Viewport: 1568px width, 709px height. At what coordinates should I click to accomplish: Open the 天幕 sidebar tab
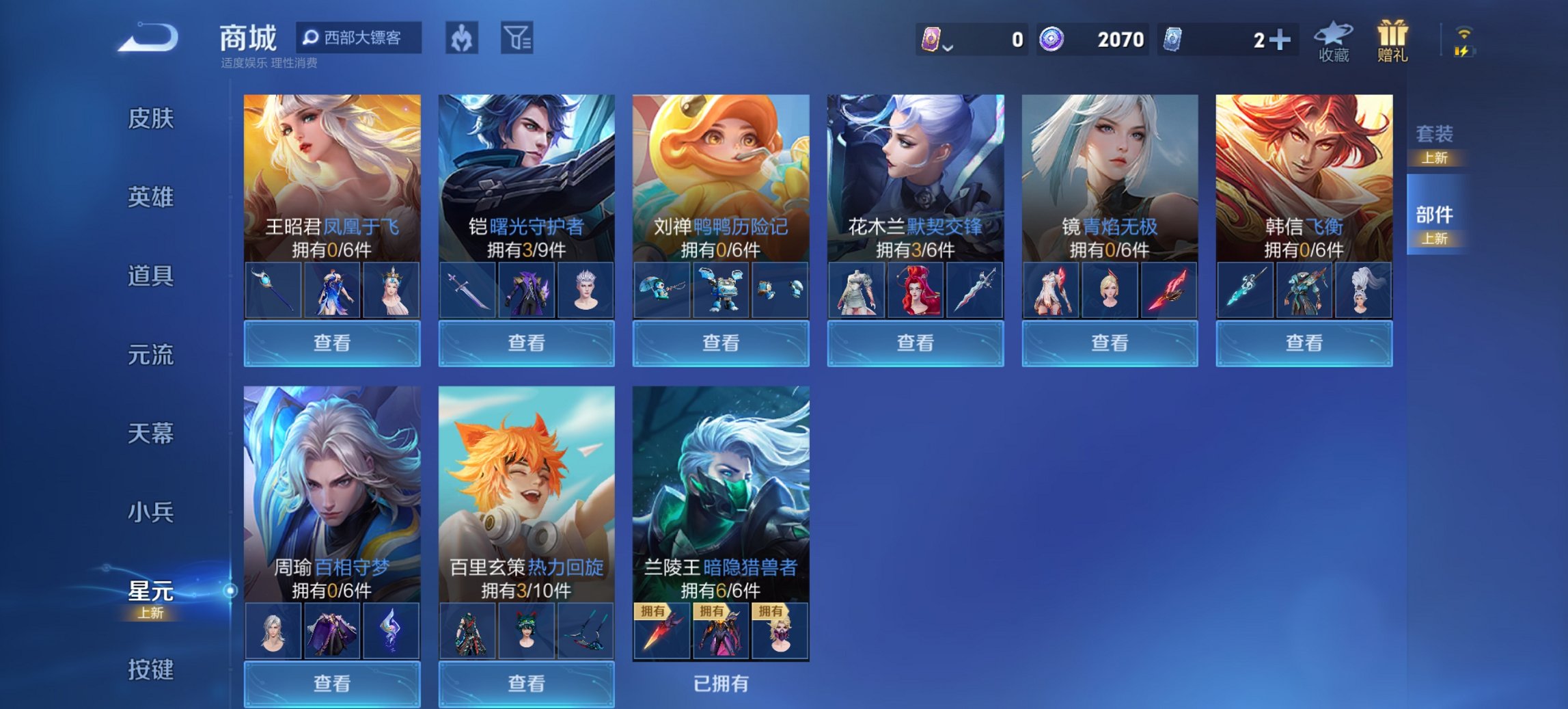coord(152,433)
